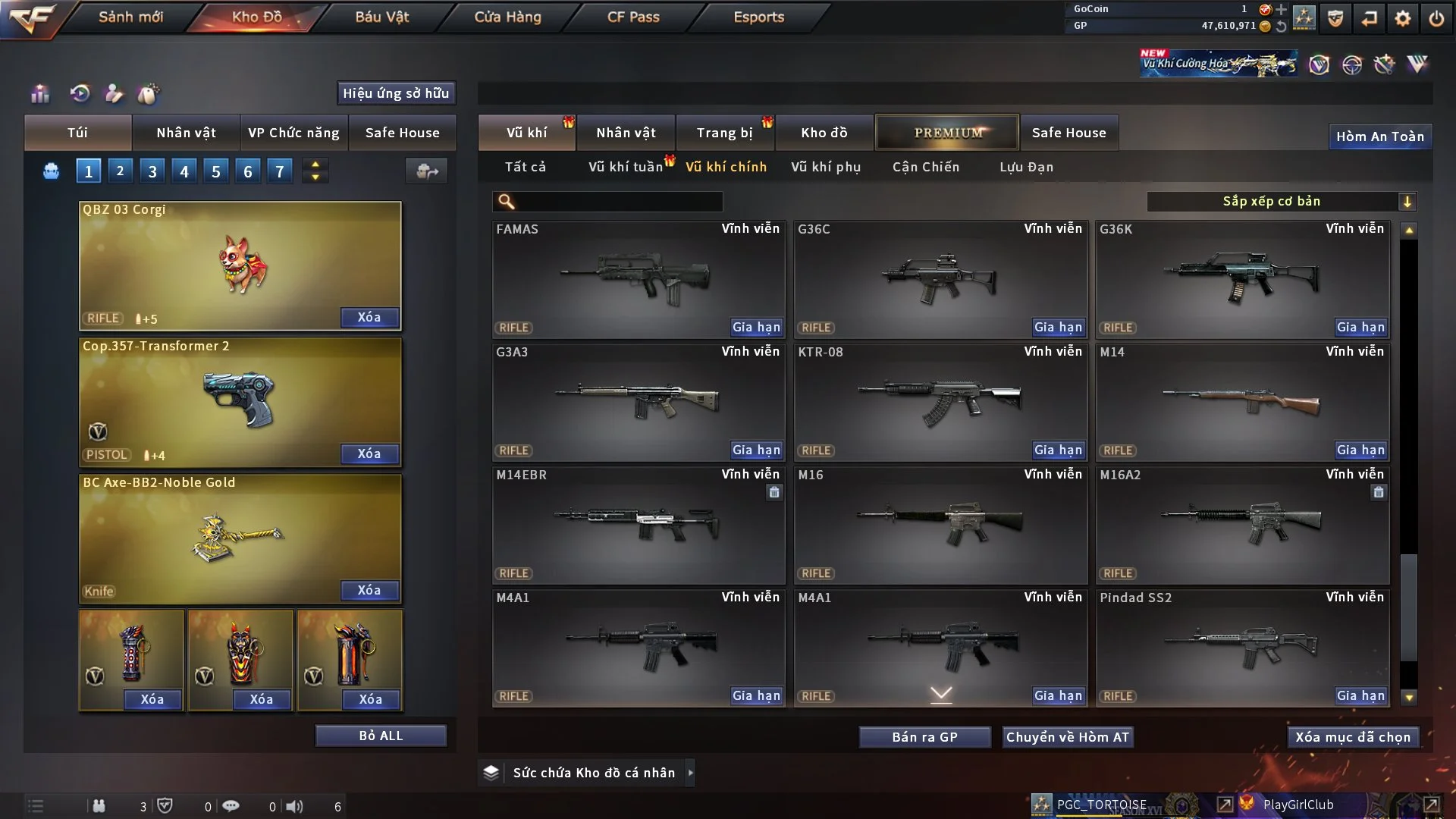1456x819 pixels.
Task: Click Gia hạn on the FAMAS
Action: tap(755, 327)
